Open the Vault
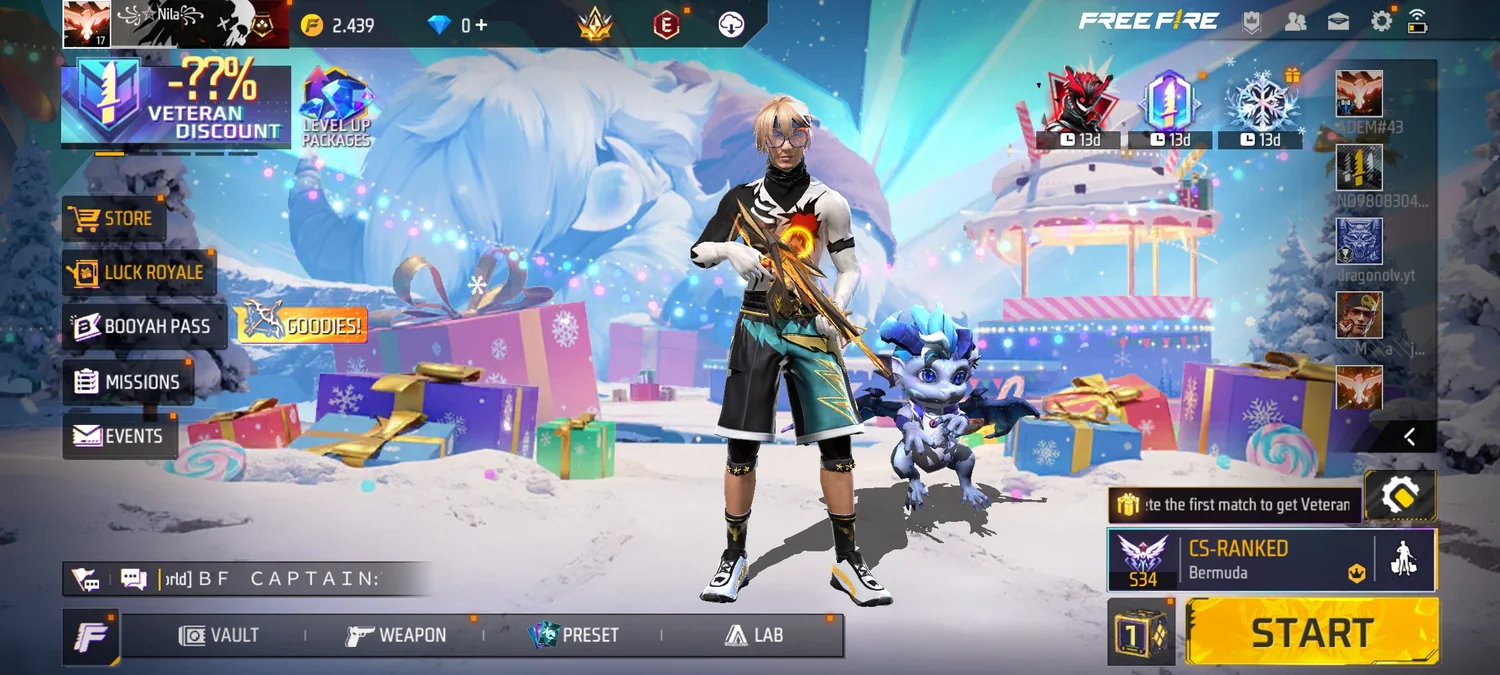1500x675 pixels. (219, 635)
